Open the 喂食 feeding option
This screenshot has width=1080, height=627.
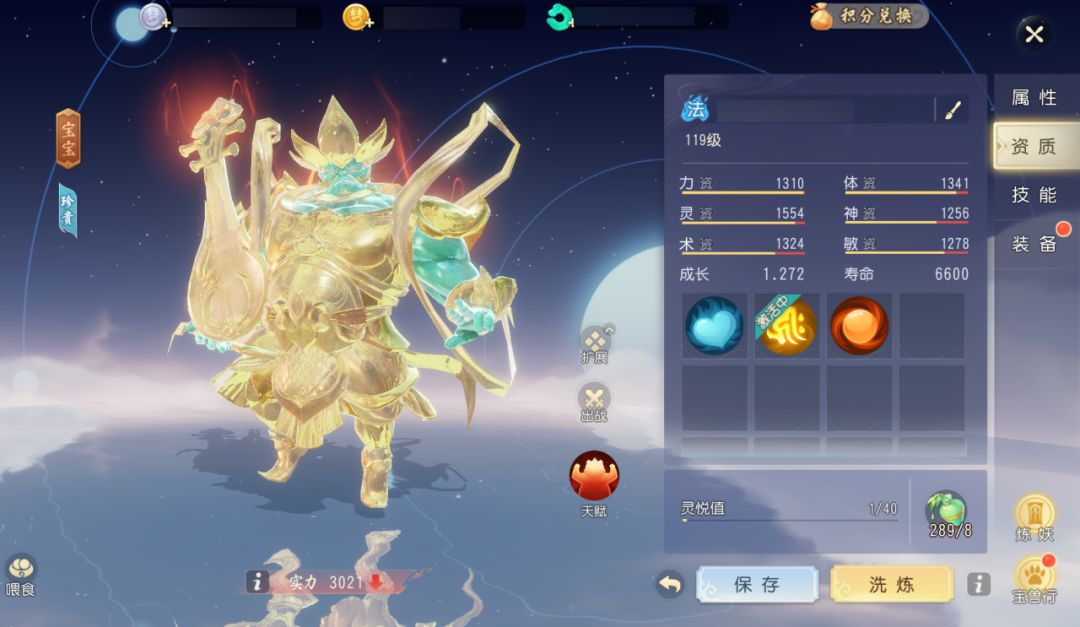[x=21, y=575]
